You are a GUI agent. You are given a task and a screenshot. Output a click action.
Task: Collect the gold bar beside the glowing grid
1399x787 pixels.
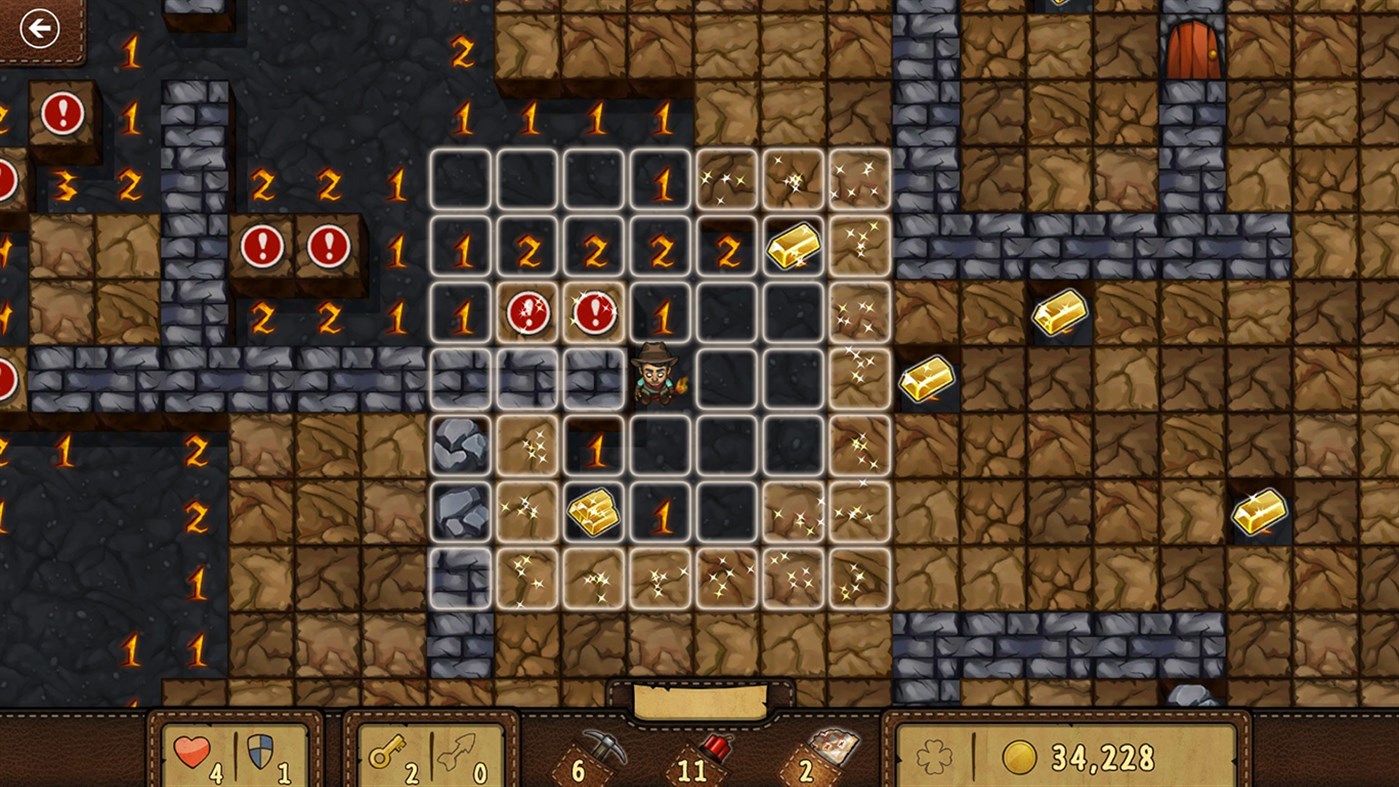pyautogui.click(x=924, y=380)
